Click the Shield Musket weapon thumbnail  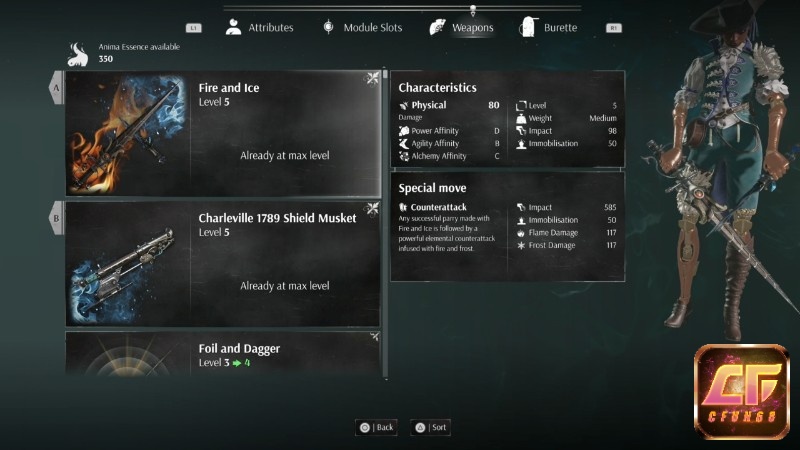click(x=127, y=263)
